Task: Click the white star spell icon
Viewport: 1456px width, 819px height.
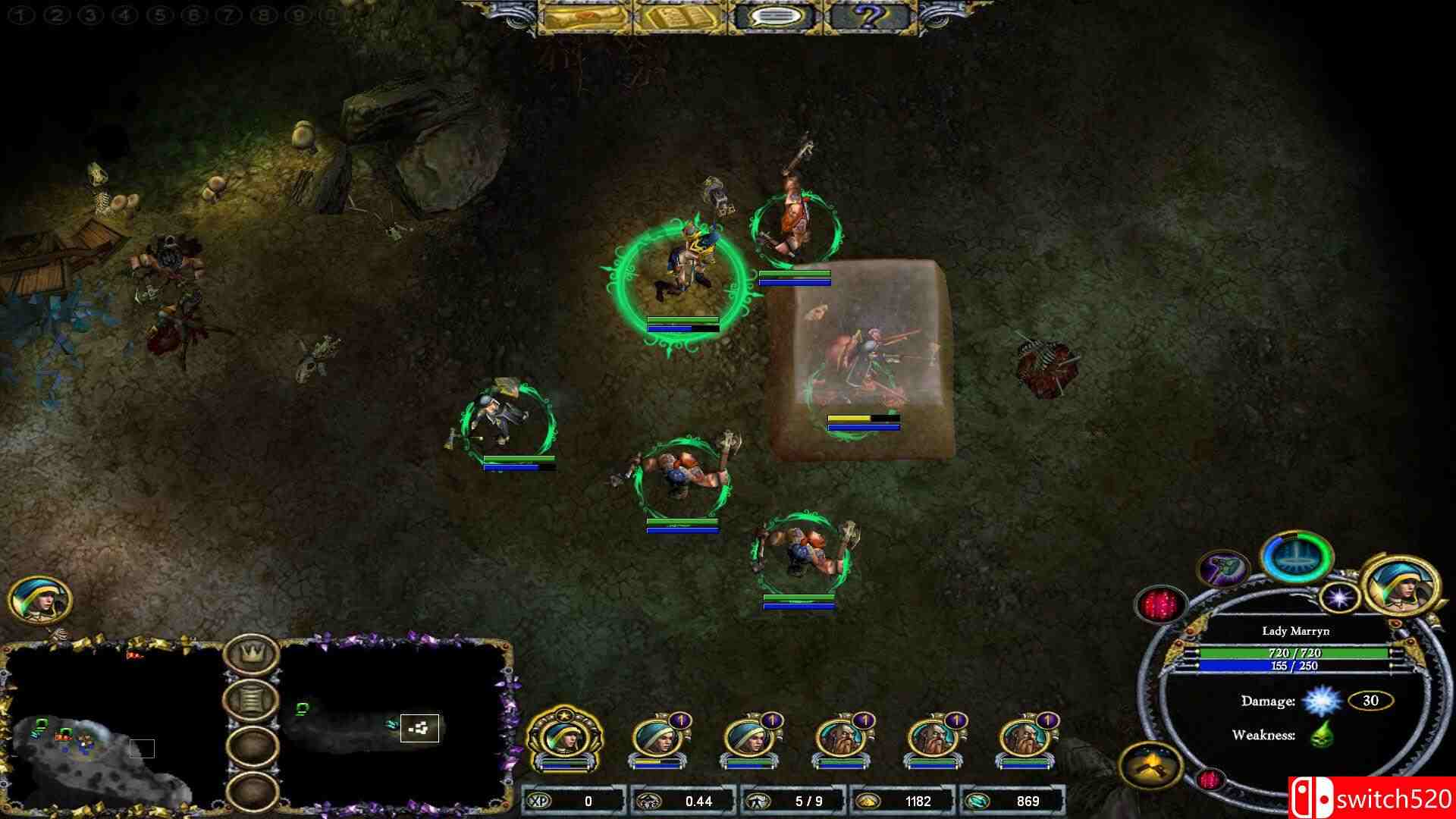Action: coord(1339,597)
